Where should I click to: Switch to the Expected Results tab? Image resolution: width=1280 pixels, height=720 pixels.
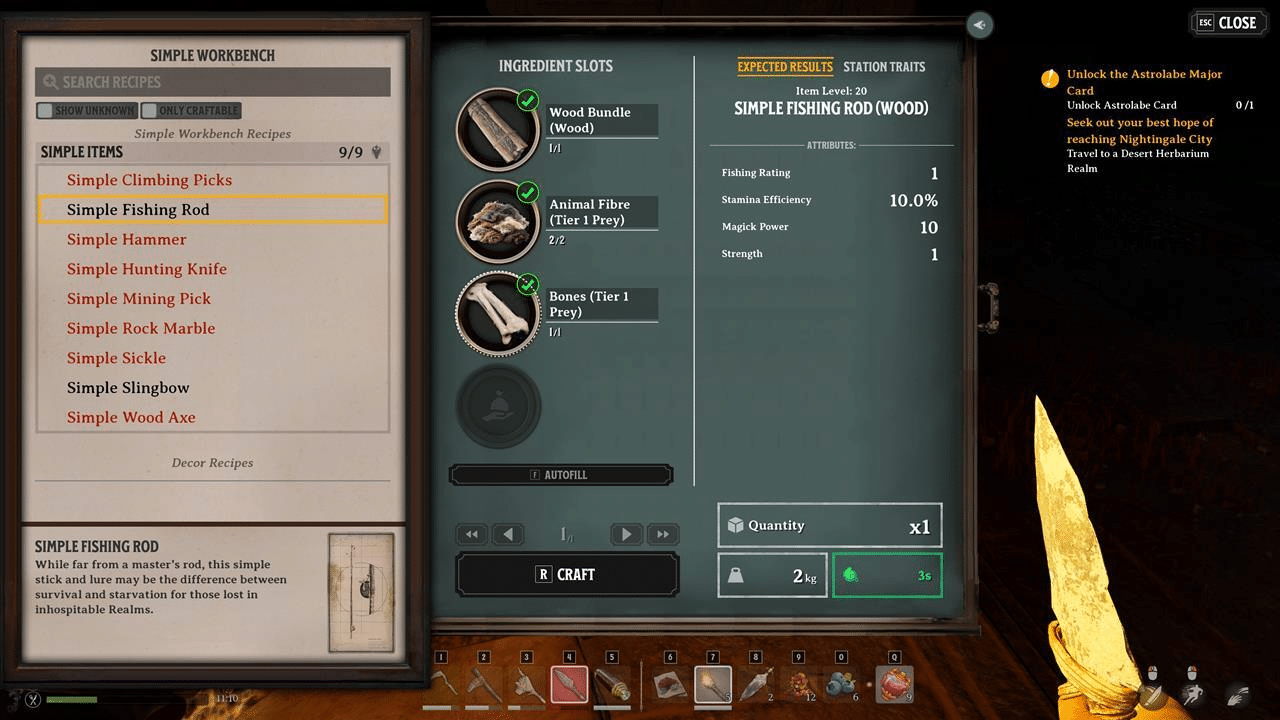[x=785, y=67]
